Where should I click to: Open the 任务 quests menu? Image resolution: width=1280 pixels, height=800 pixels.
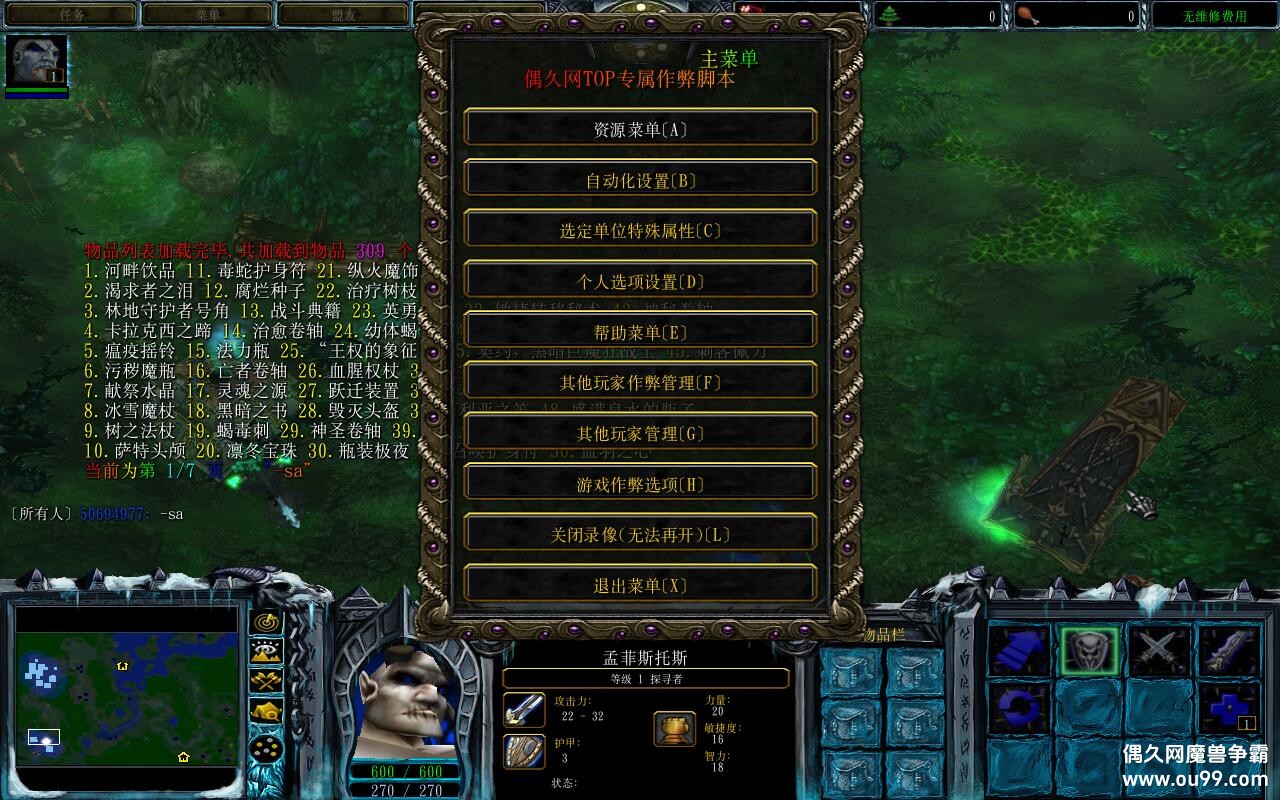pyautogui.click(x=70, y=14)
